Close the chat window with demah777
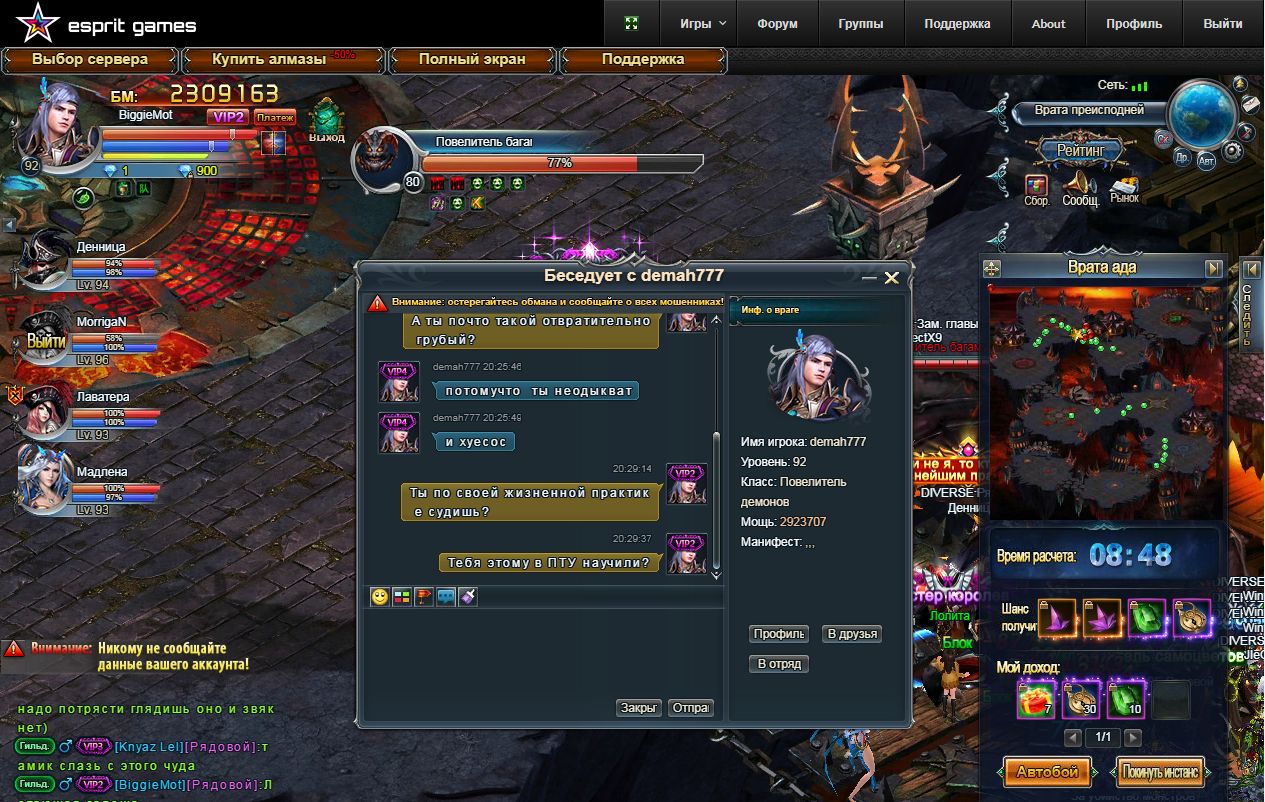Image resolution: width=1265 pixels, height=802 pixels. click(892, 278)
